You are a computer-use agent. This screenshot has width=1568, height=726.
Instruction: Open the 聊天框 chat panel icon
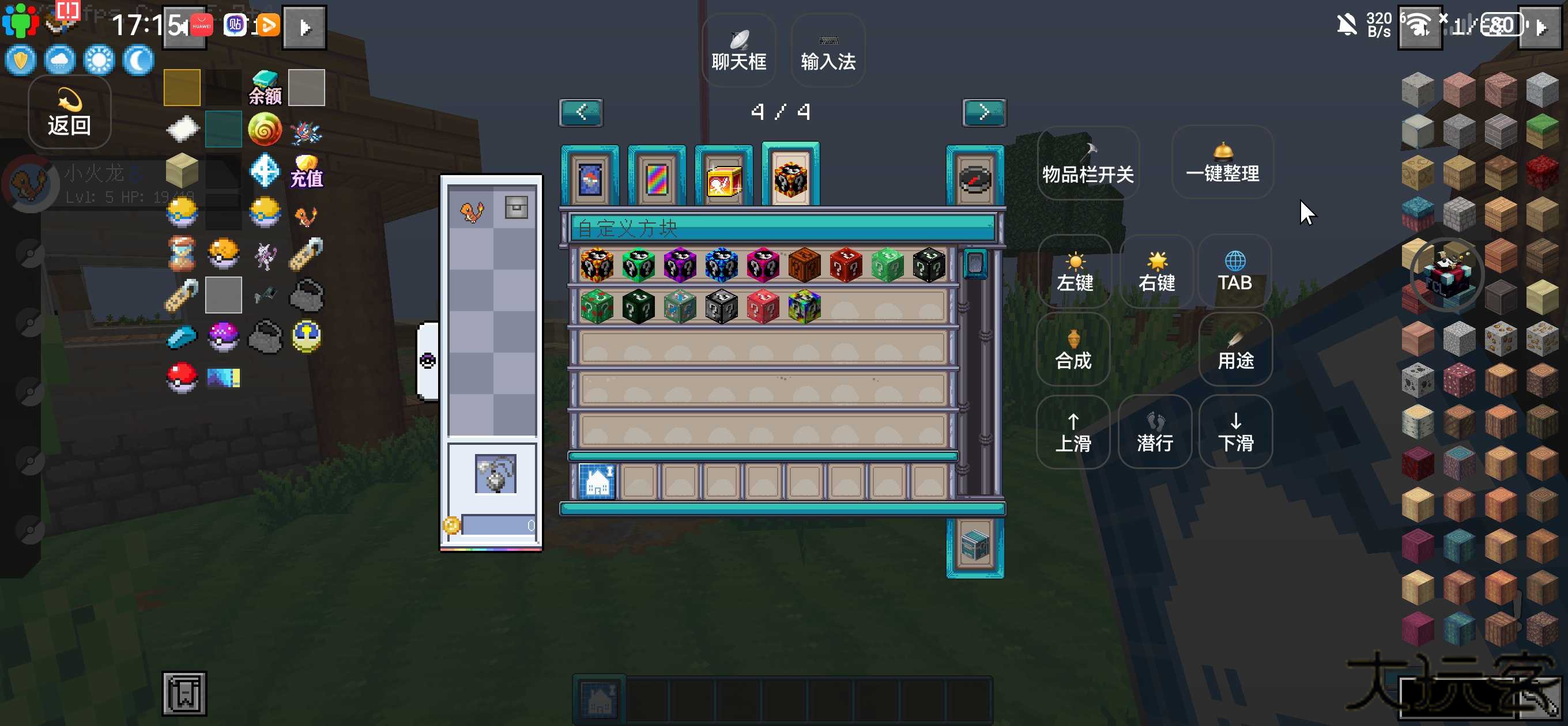pos(738,48)
